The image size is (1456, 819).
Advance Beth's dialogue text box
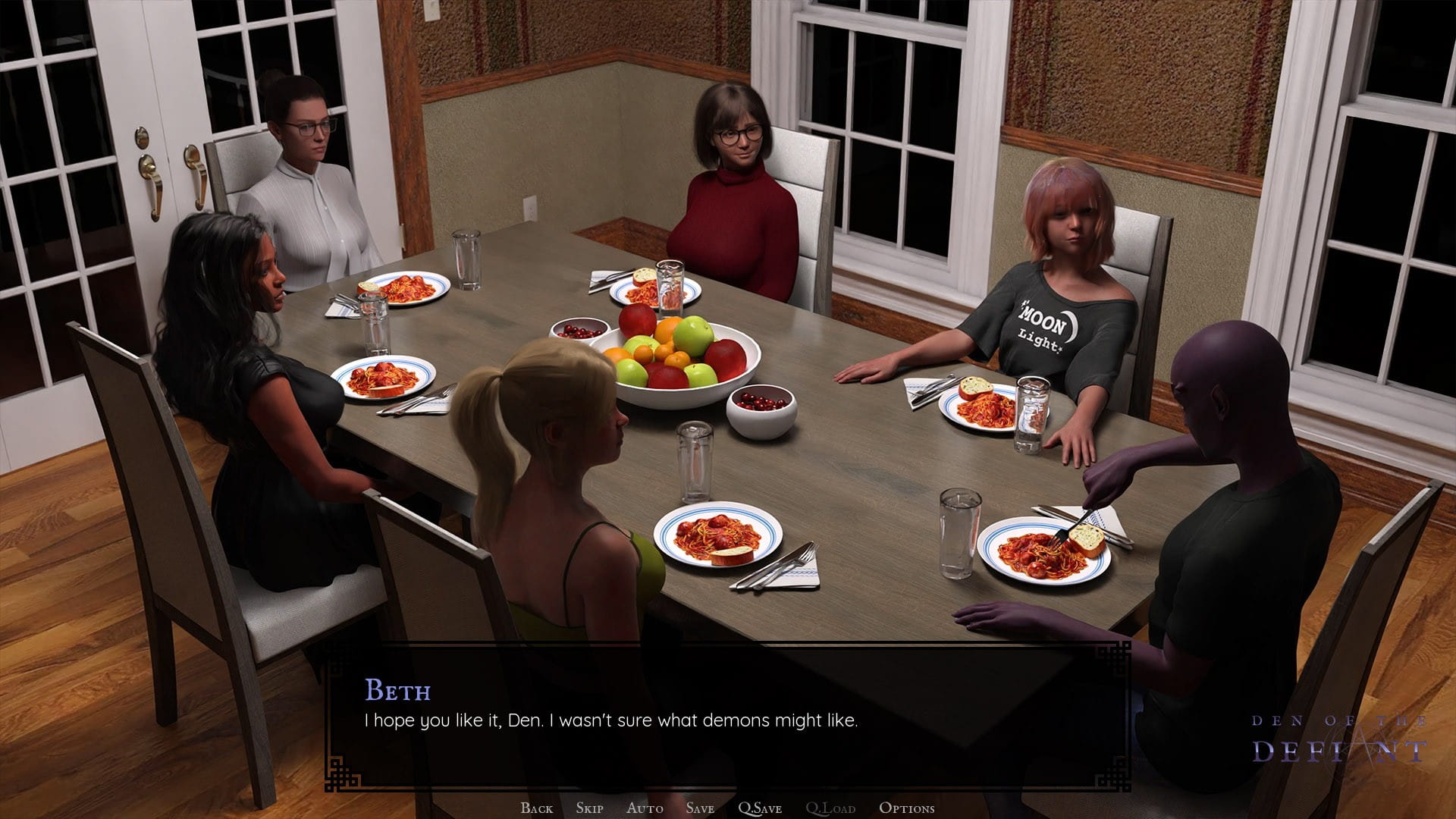728,720
